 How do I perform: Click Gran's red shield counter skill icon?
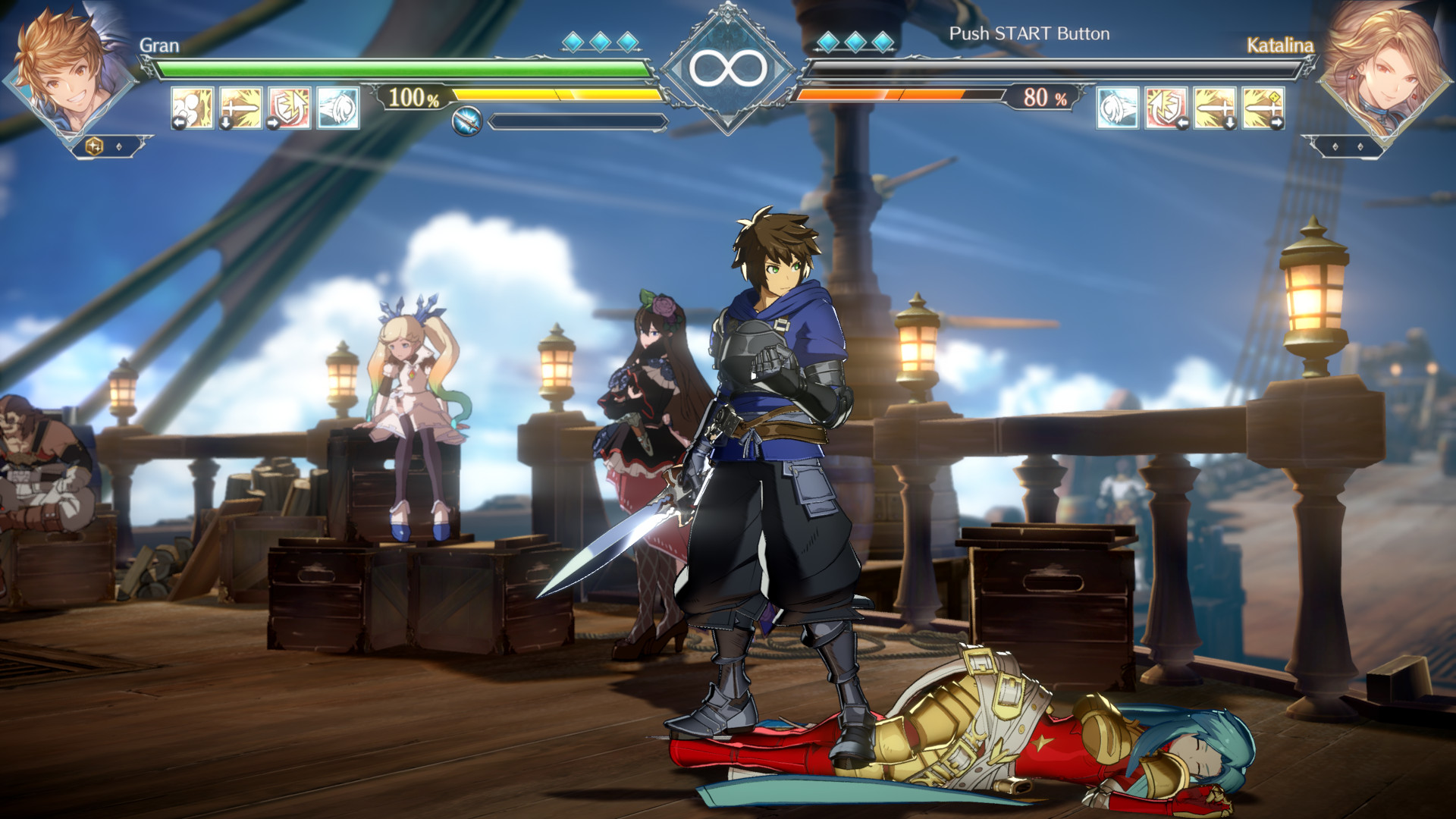(x=288, y=106)
